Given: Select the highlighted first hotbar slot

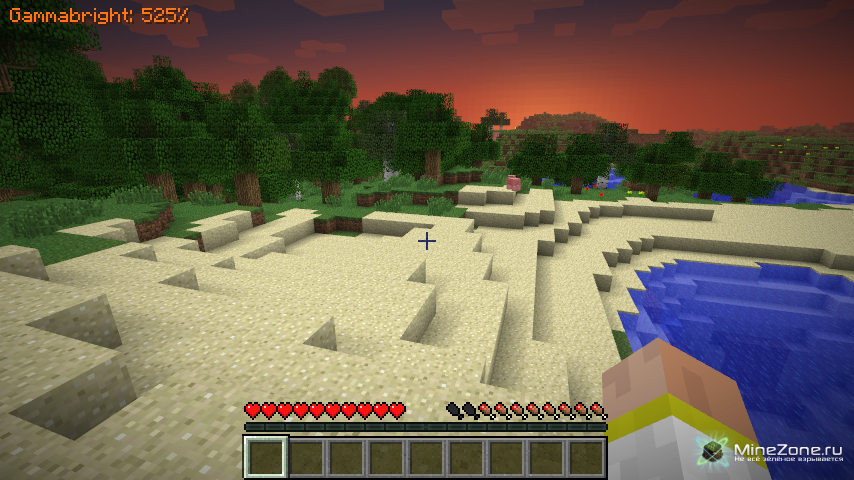Looking at the screenshot, I should (266, 458).
